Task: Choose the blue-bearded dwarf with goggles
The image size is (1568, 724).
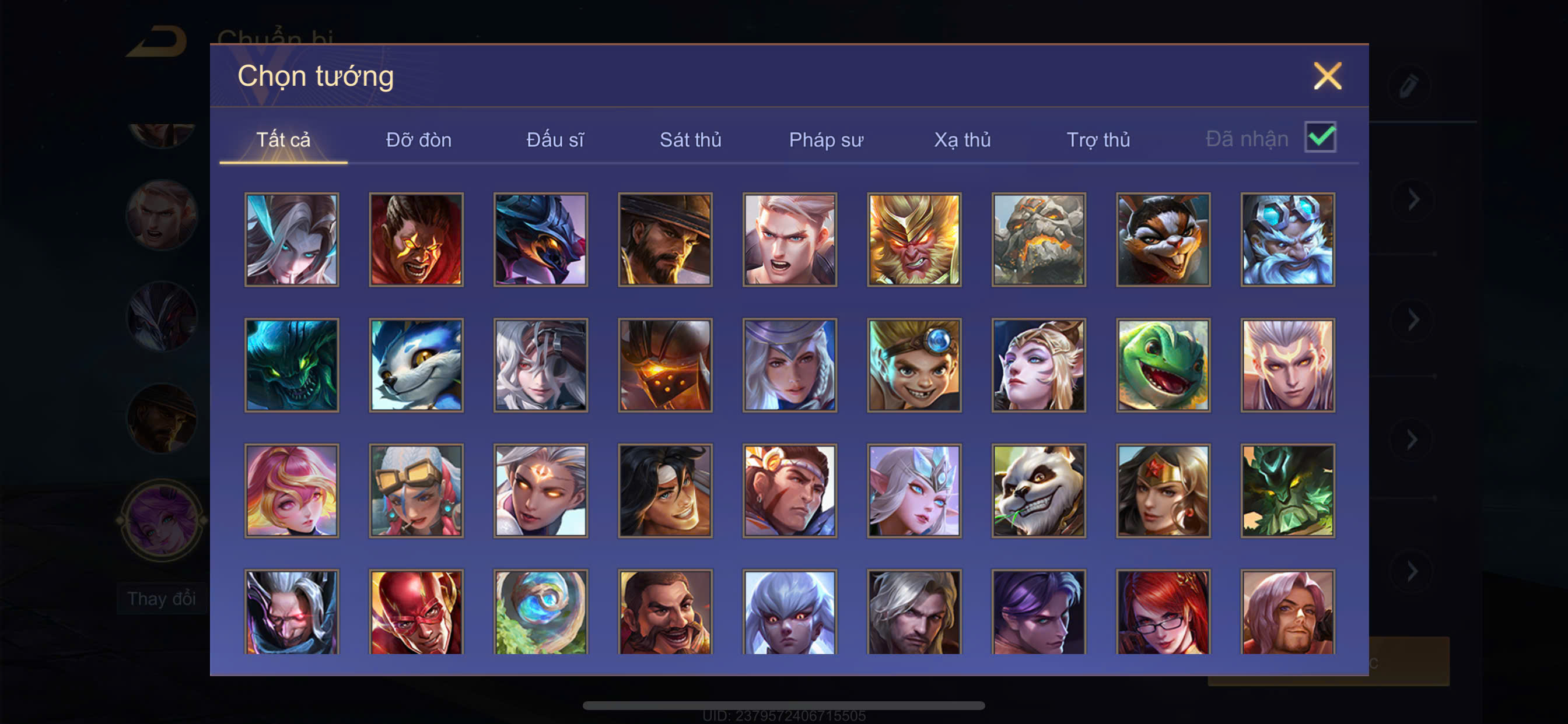Action: (1287, 240)
